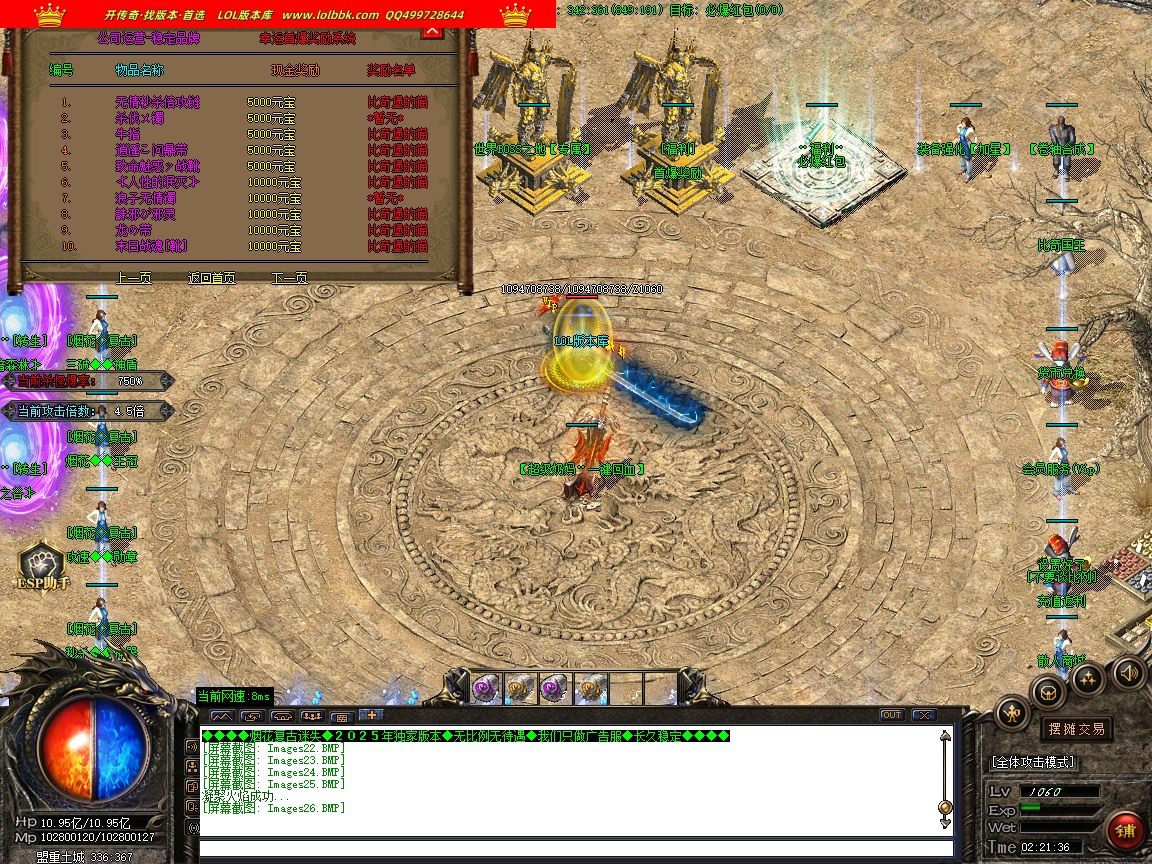Click reward item 无情秒杀倍攻链
Image resolution: width=1152 pixels, height=864 pixels.
pyautogui.click(x=157, y=102)
